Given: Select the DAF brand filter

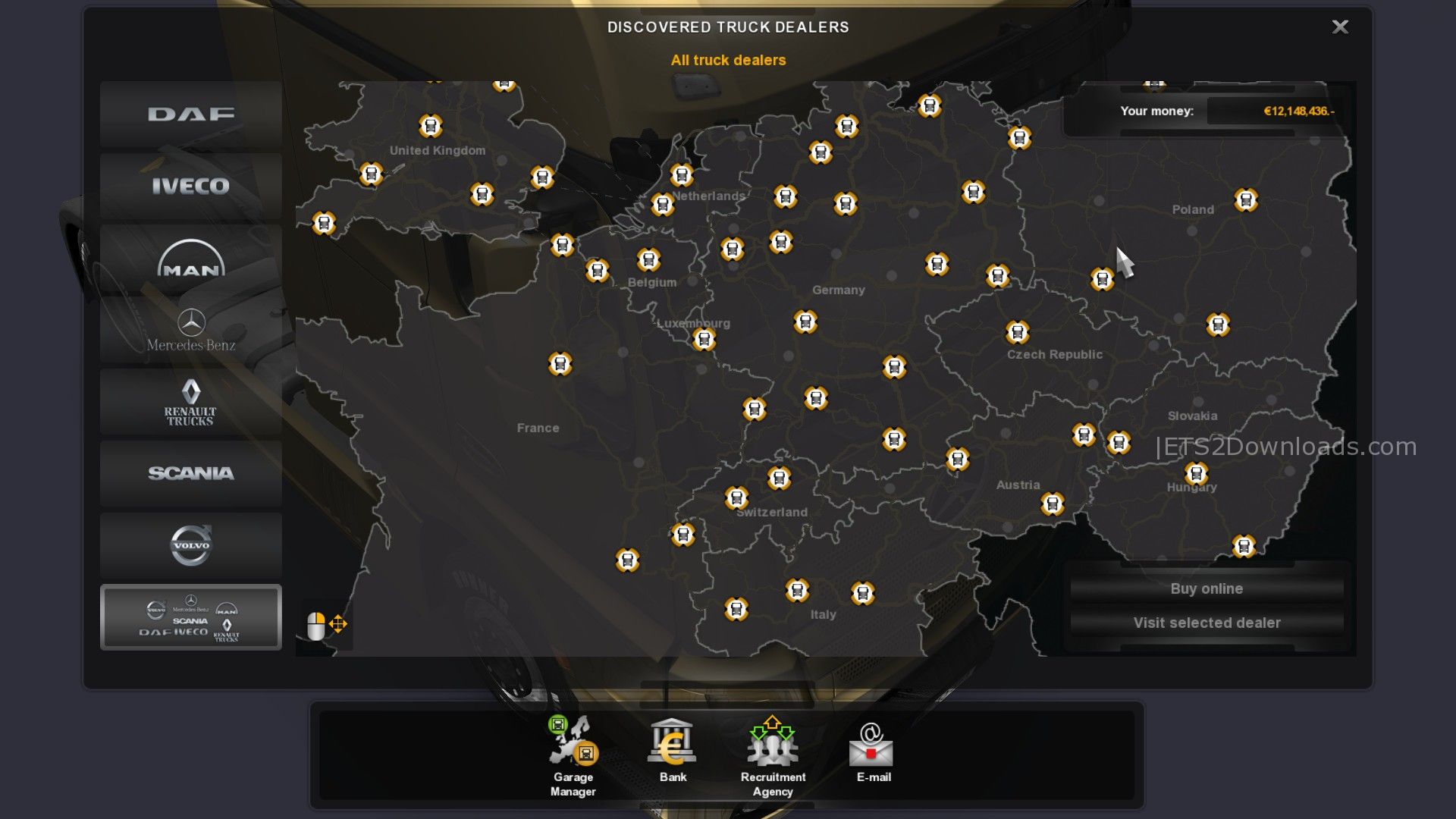Looking at the screenshot, I should point(190,115).
